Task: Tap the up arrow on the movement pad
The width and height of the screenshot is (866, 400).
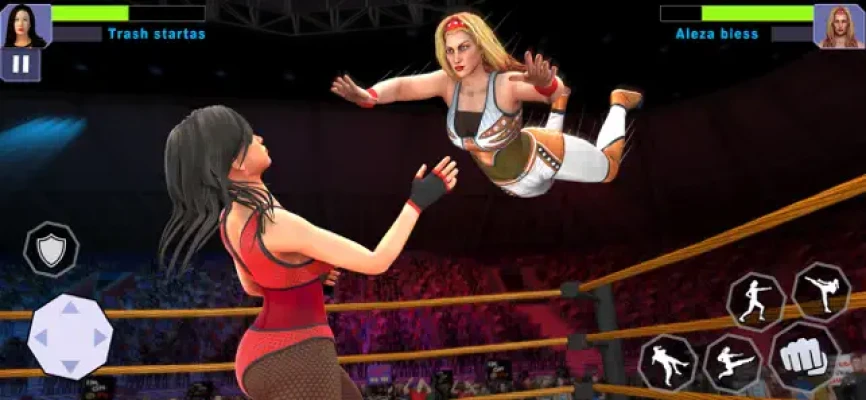Action: [x=69, y=309]
